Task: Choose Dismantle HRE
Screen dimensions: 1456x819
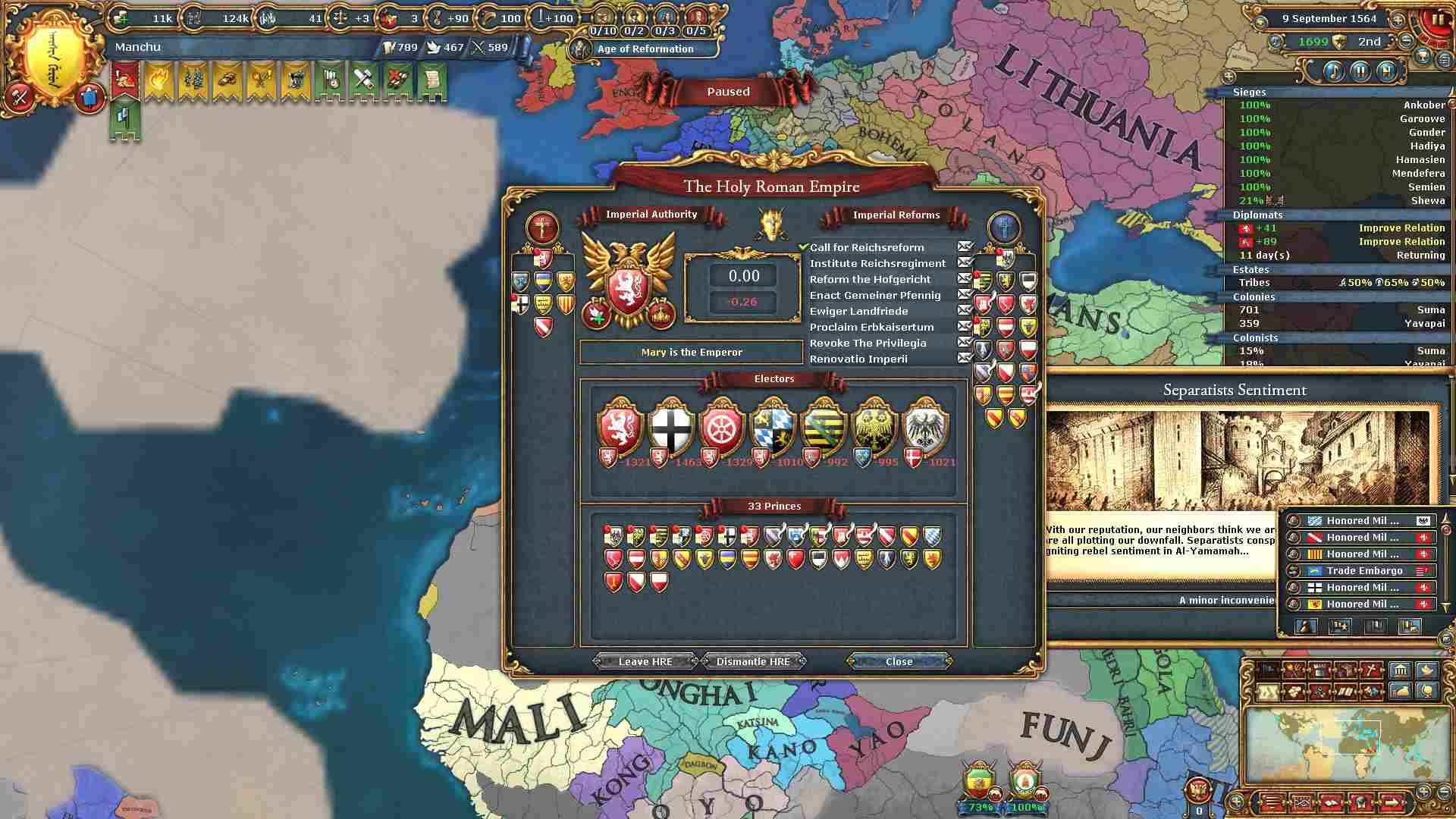Action: (753, 661)
